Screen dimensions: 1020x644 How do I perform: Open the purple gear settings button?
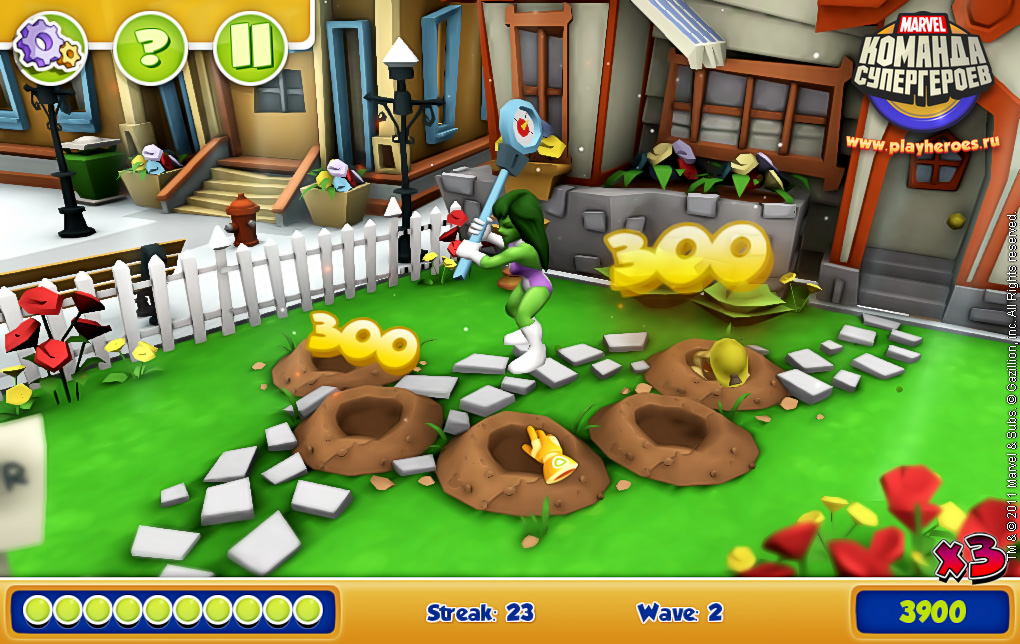click(50, 47)
